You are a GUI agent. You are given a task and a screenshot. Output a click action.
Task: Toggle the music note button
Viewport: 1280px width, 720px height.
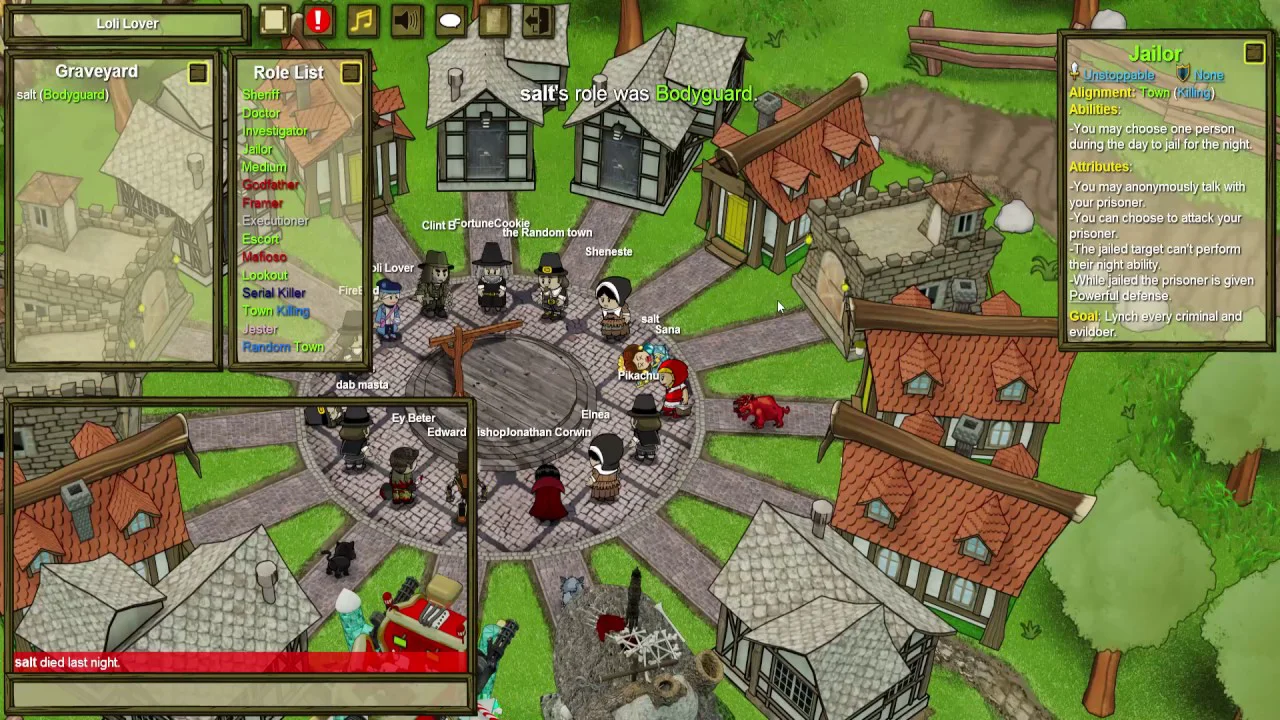click(362, 21)
